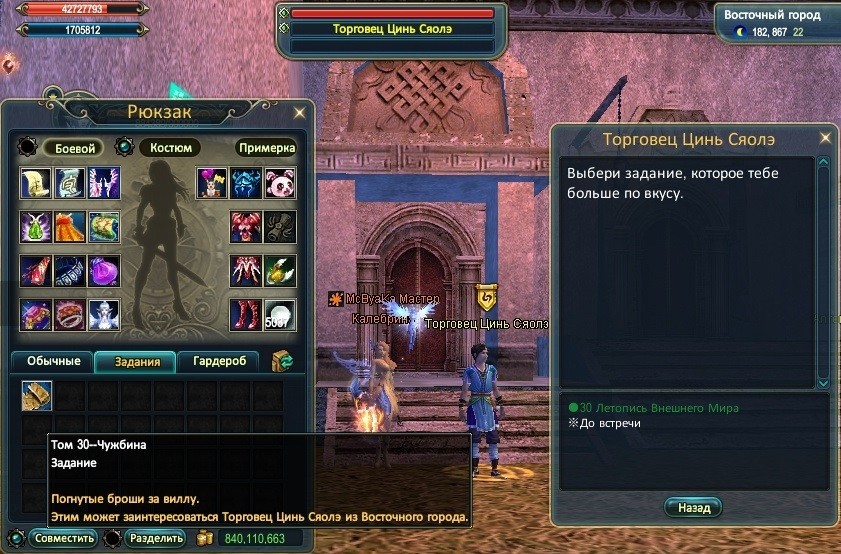Screen dimensions: 841x554
Task: Click the red ring equipment slot
Action: pyautogui.click(x=70, y=314)
